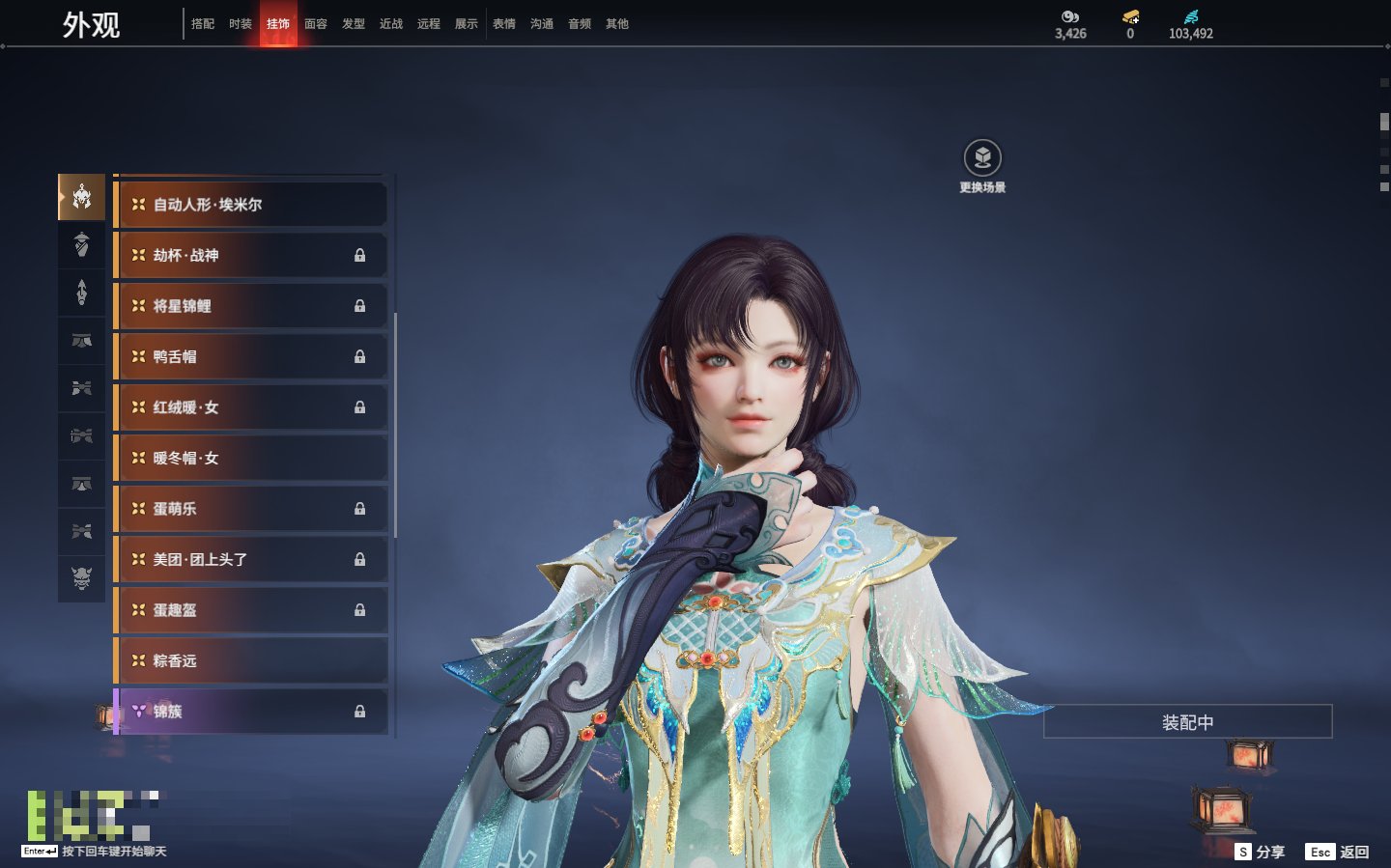
Task: Pick the 鸭舌帽 accessory
Action: pyautogui.click(x=251, y=357)
